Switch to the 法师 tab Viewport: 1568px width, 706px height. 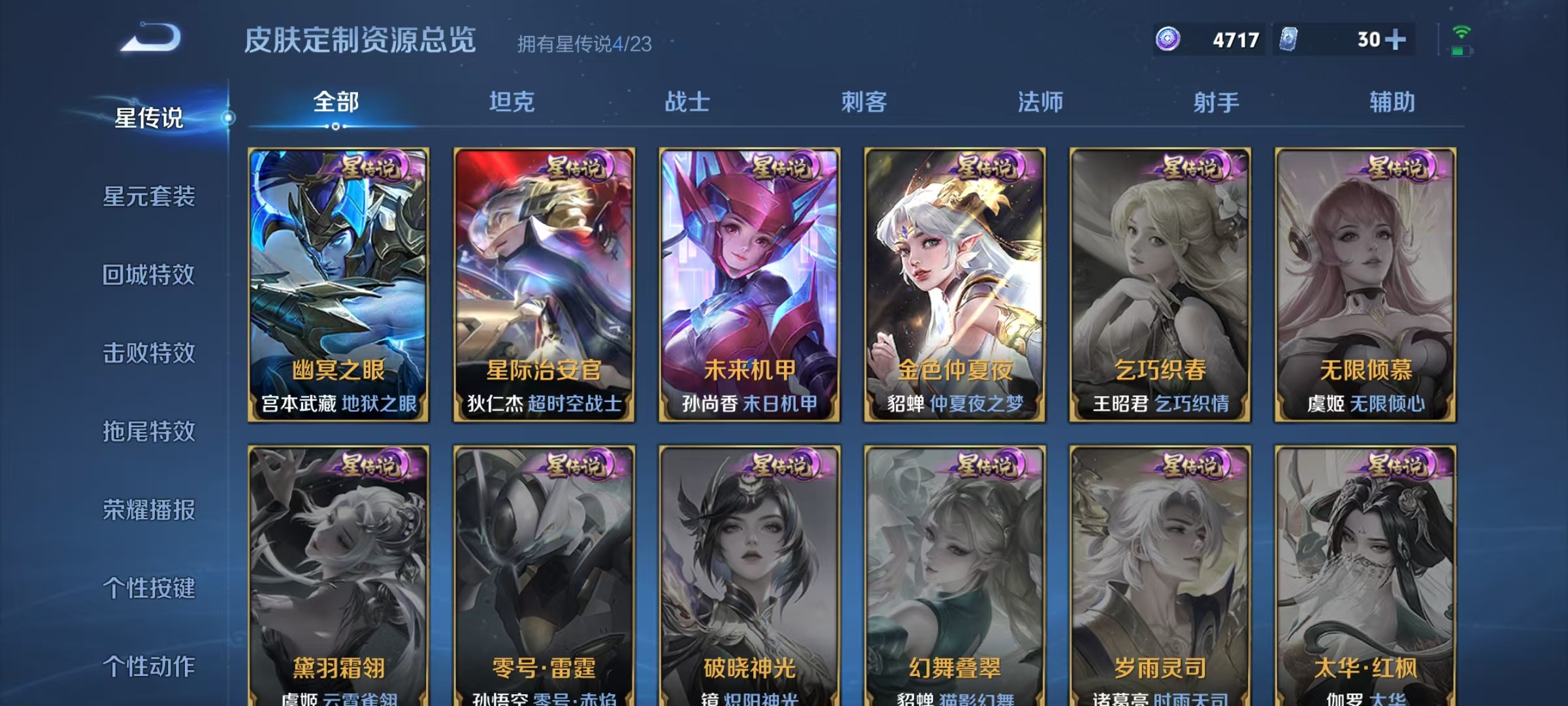[x=1041, y=102]
